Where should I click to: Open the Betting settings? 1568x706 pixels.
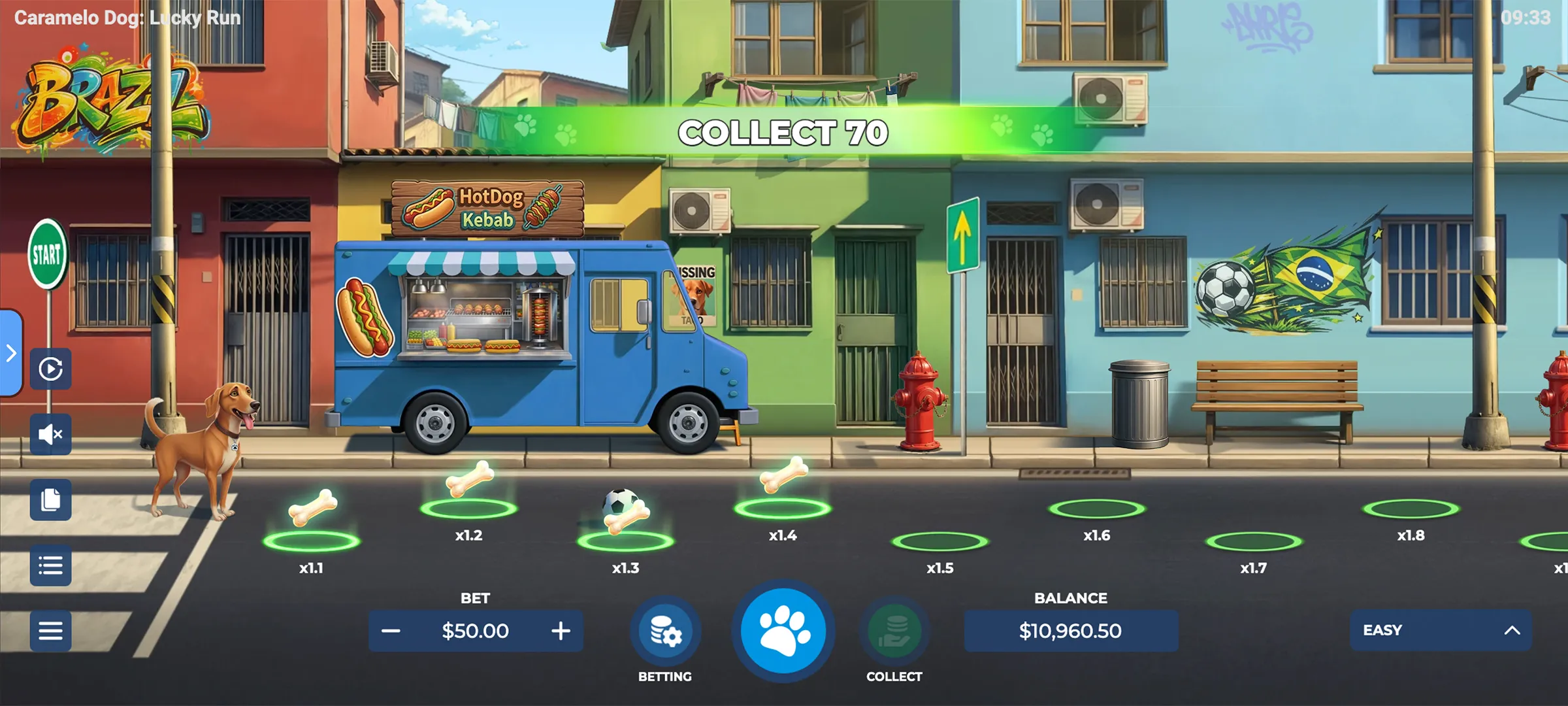[x=665, y=631]
